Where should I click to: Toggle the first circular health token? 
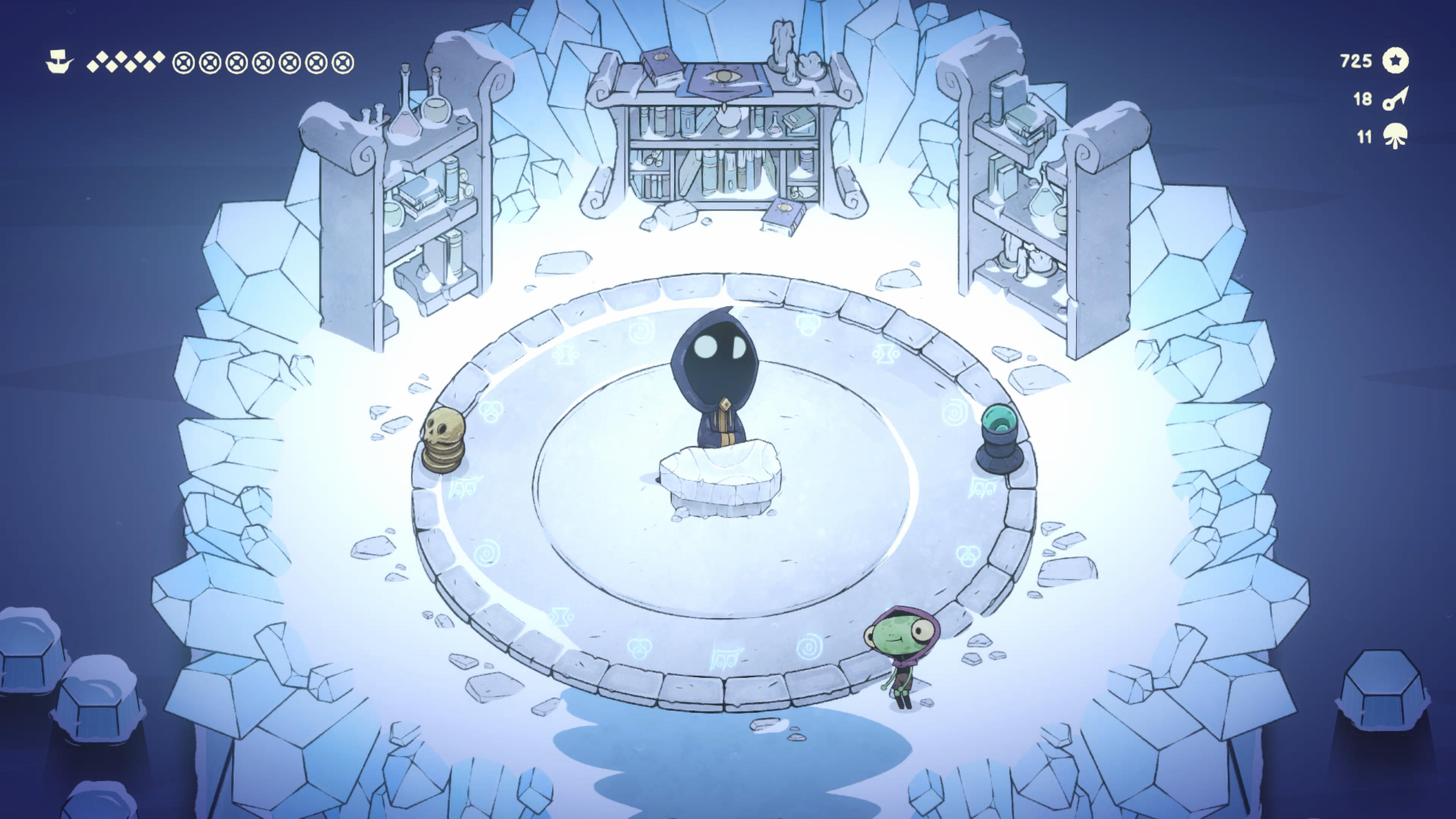(183, 62)
